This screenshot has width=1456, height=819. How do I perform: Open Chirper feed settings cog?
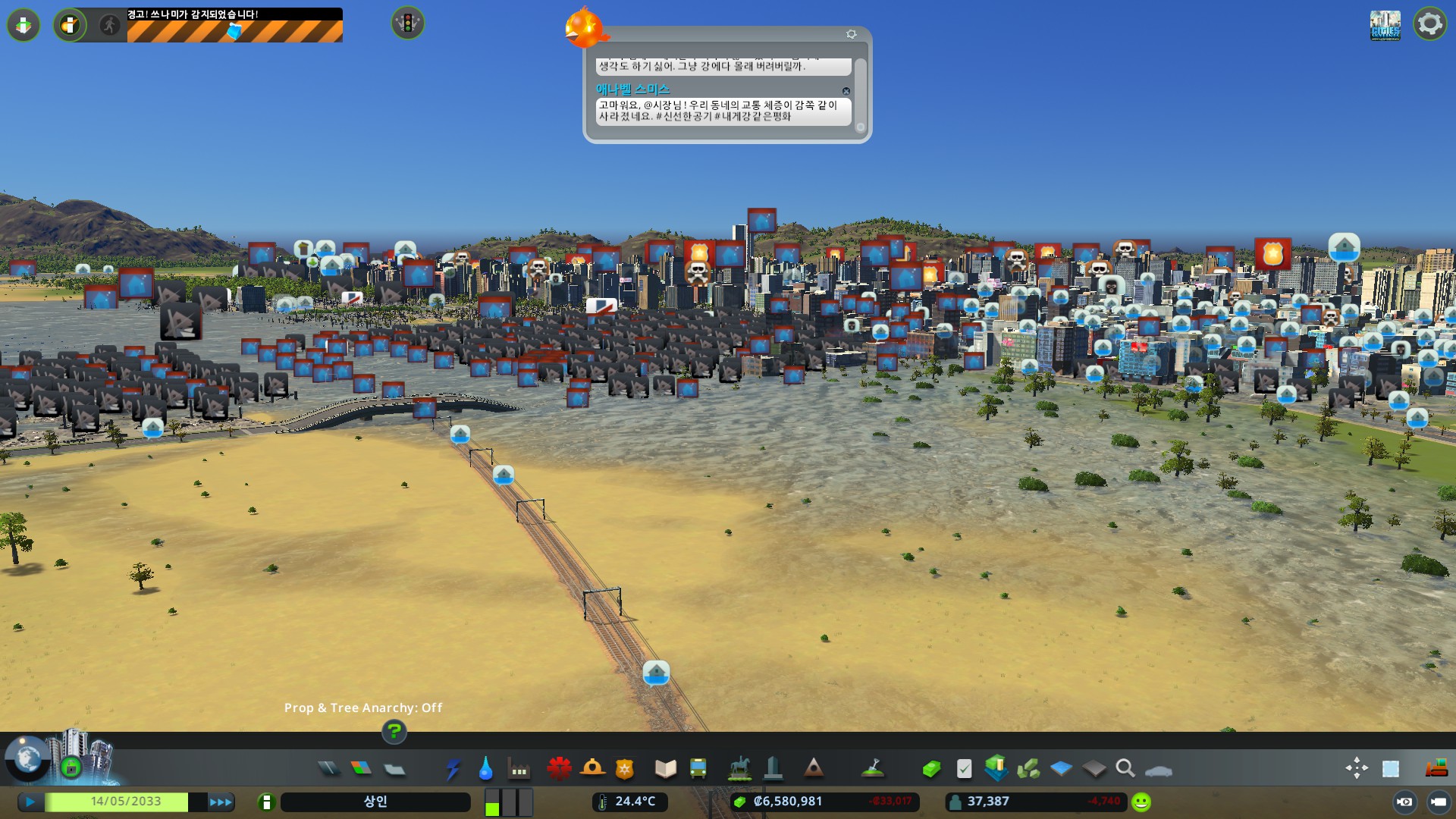851,34
